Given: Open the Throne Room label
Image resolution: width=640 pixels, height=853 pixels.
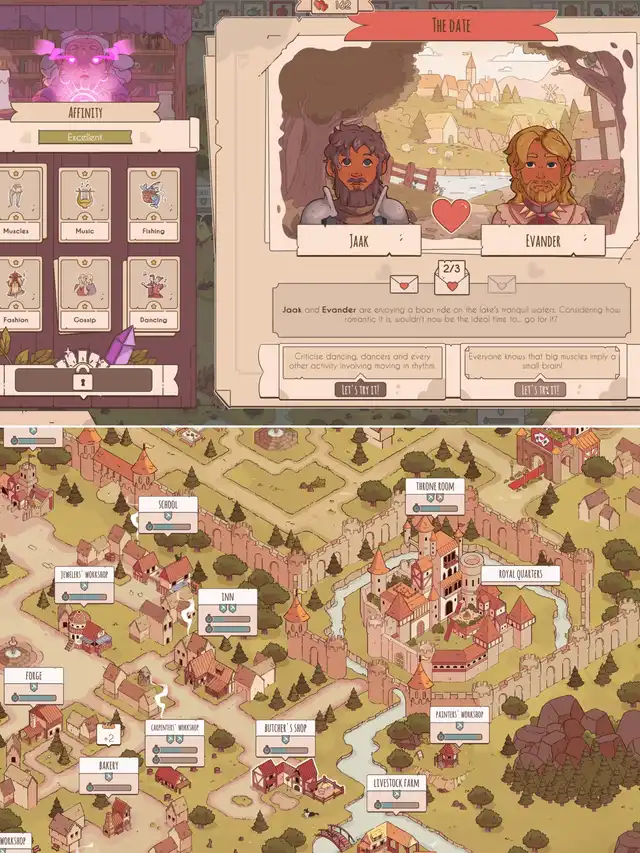Looking at the screenshot, I should click(x=434, y=496).
